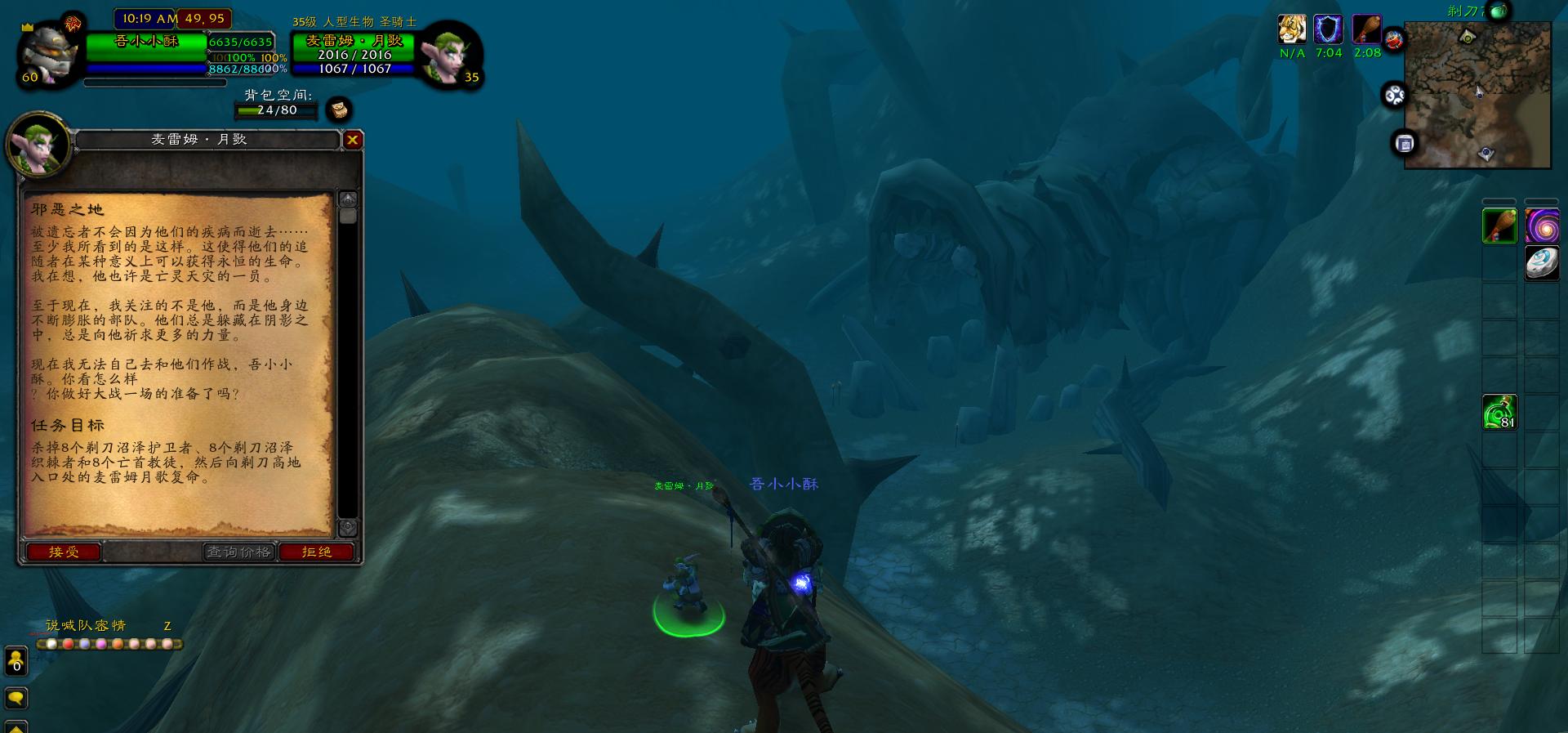1568x733 pixels.
Task: Click the wooden club buff icon
Action: [1366, 29]
